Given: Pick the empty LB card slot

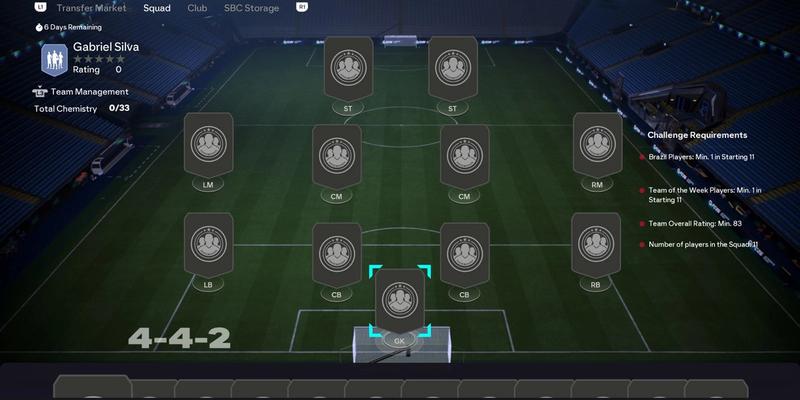Looking at the screenshot, I should coord(209,246).
